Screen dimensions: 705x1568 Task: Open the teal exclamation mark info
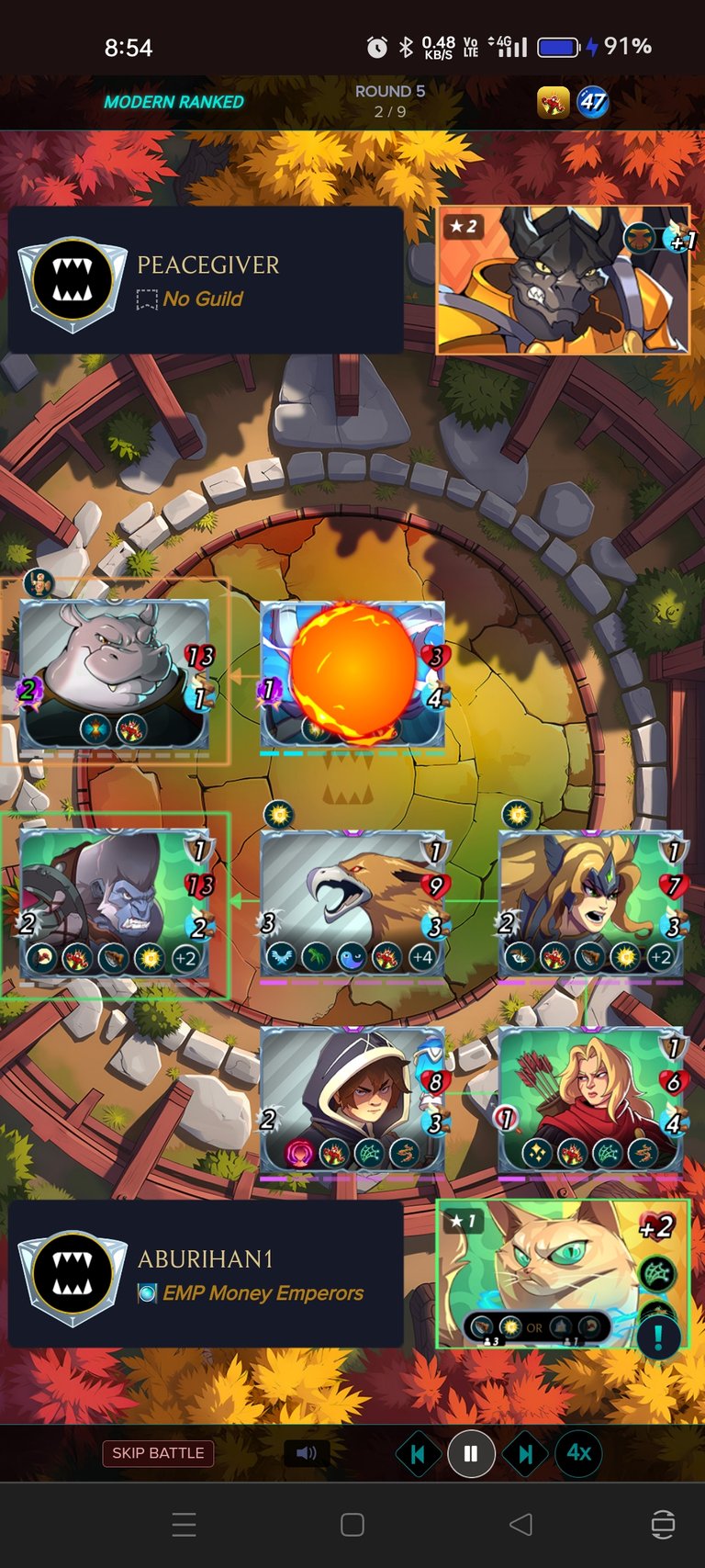click(x=658, y=1337)
